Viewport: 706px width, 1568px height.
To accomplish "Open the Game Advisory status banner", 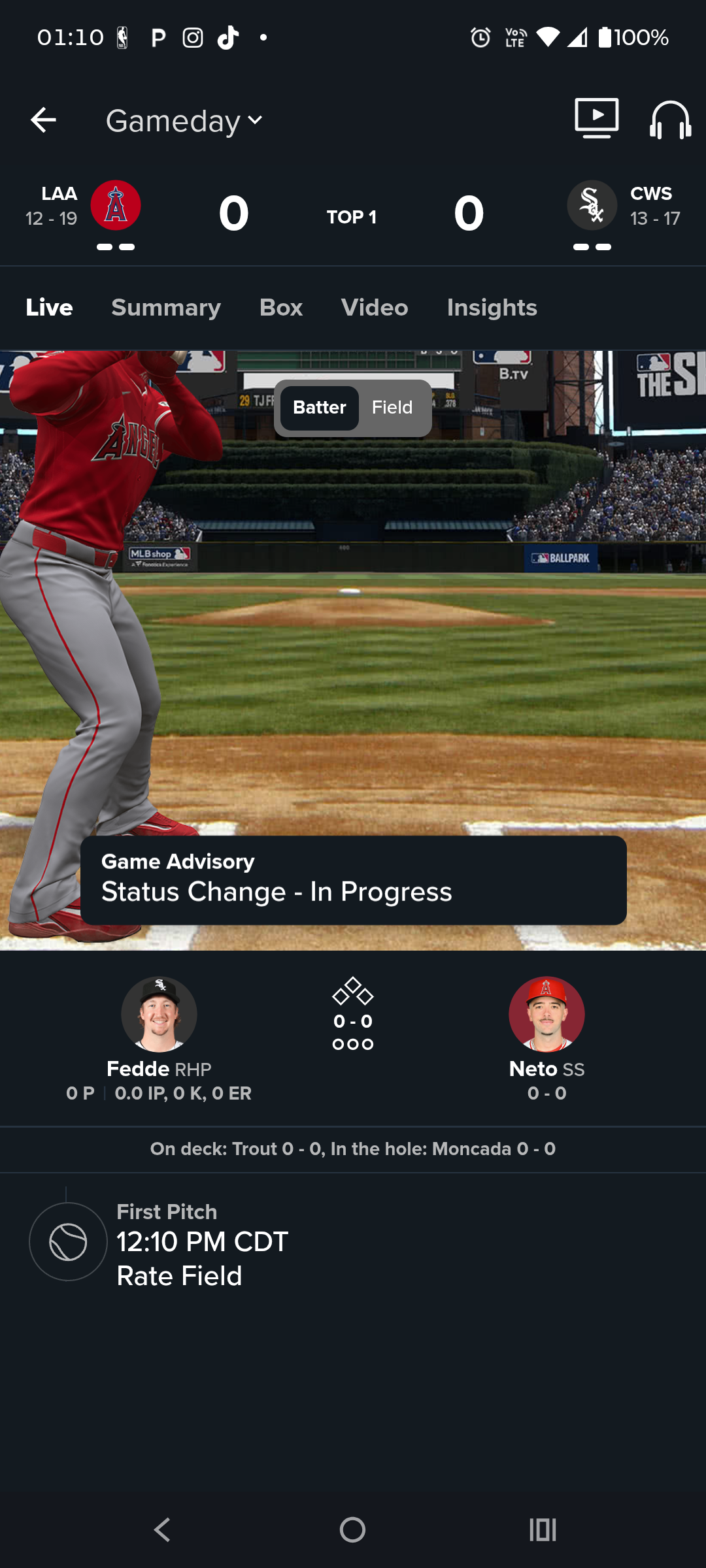I will click(353, 879).
